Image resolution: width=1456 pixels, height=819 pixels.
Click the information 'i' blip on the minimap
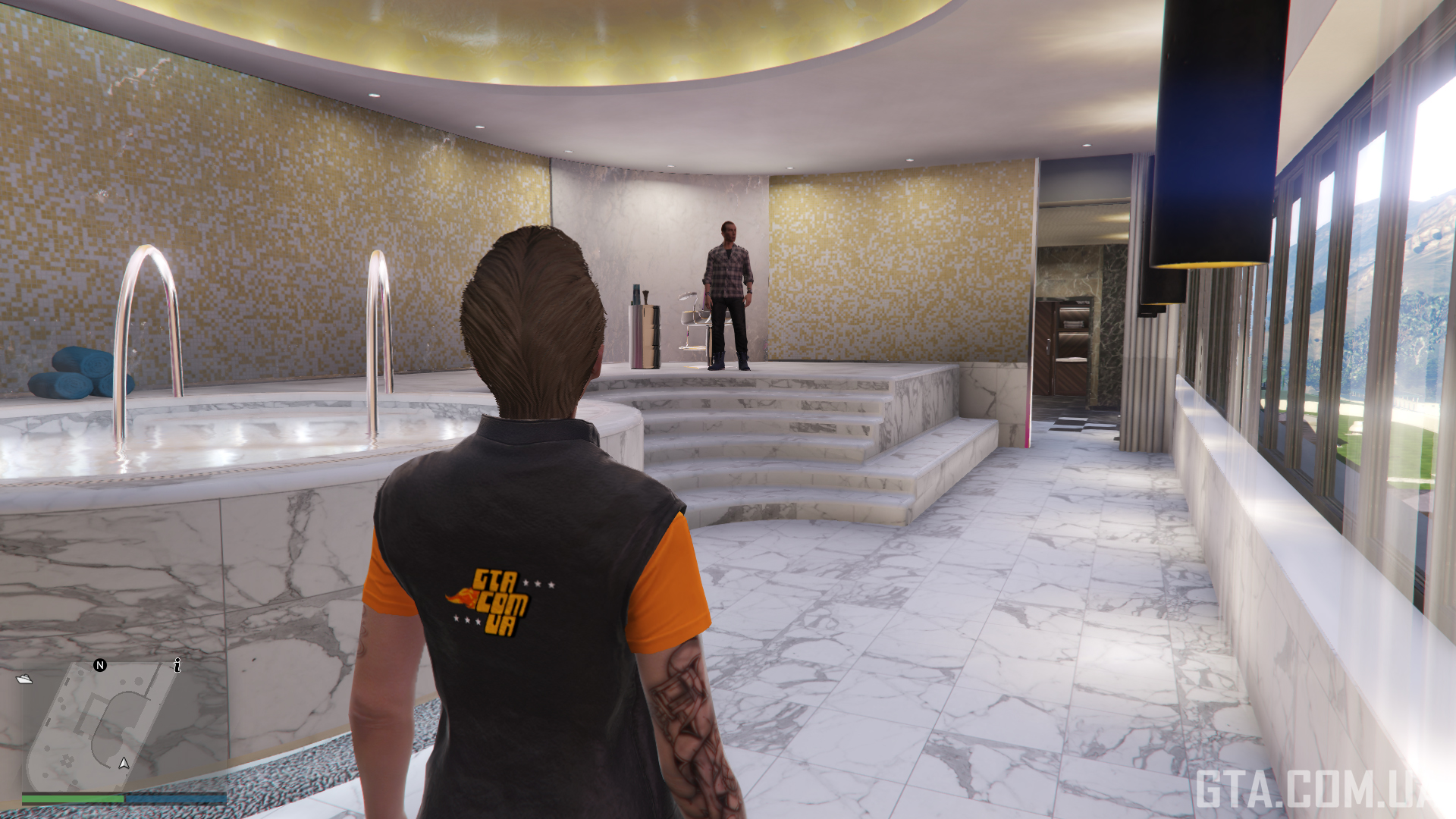click(x=177, y=665)
